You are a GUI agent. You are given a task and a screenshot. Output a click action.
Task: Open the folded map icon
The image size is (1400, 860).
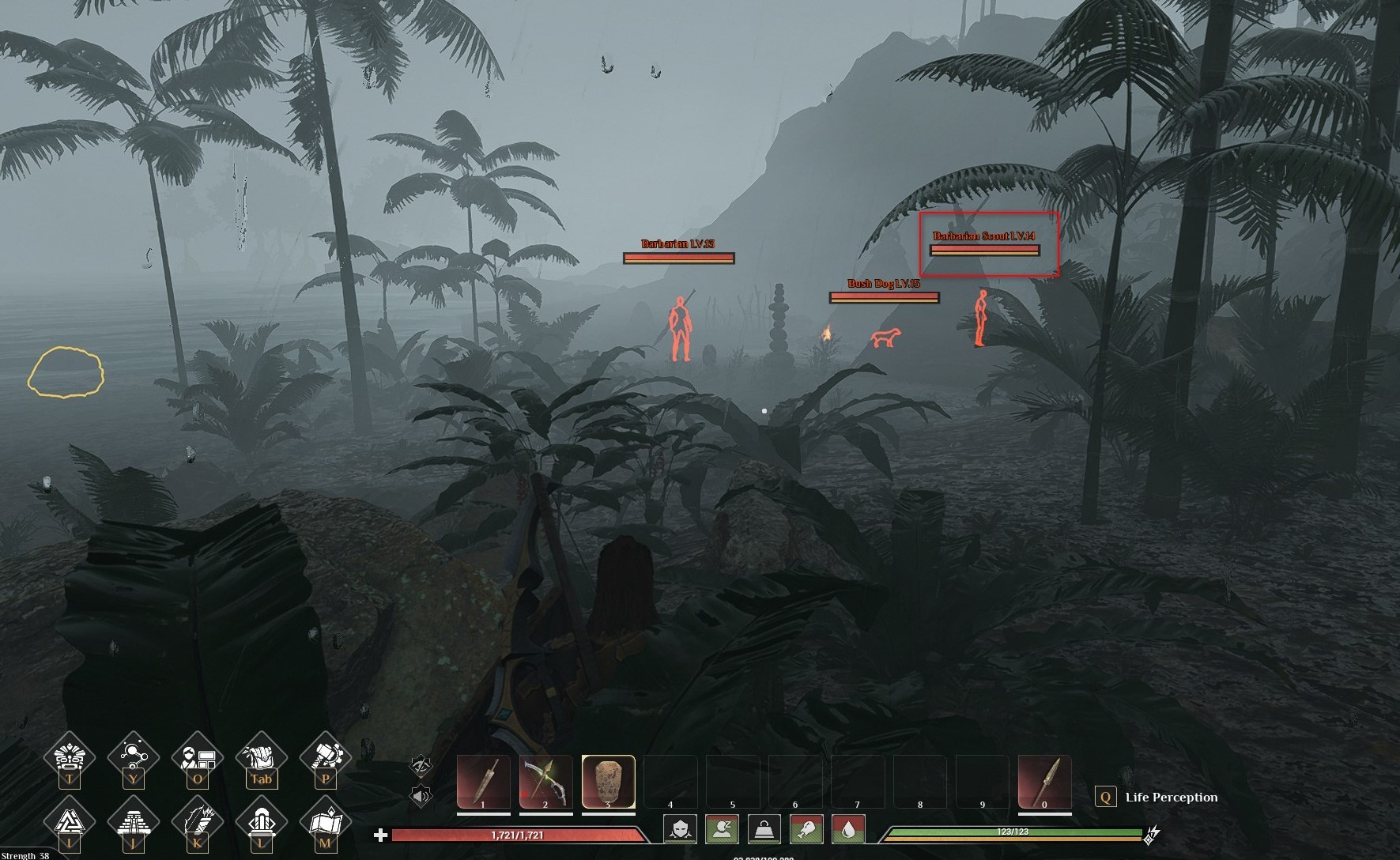click(325, 822)
